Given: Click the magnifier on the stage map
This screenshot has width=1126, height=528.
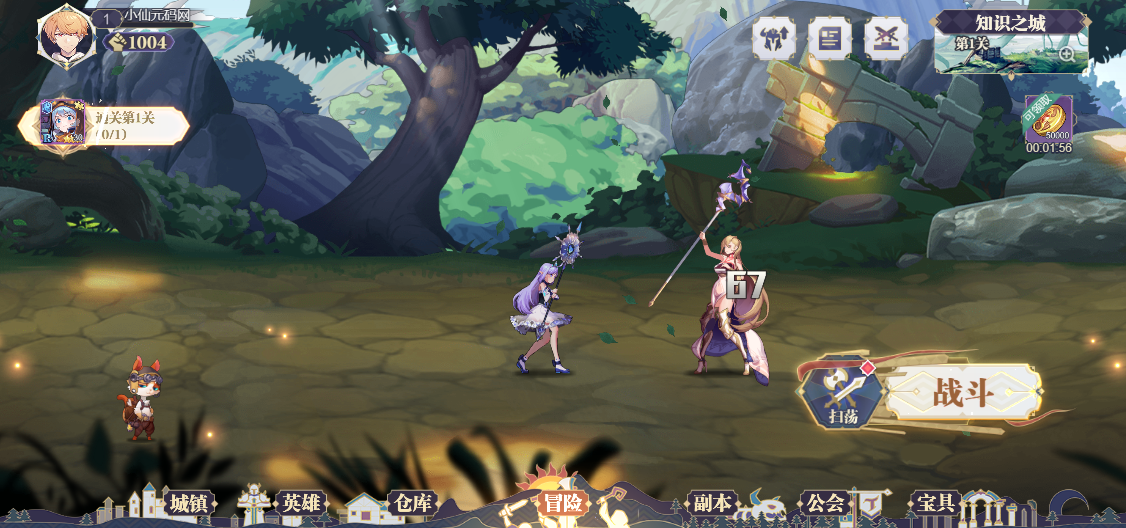Looking at the screenshot, I should [1066, 54].
